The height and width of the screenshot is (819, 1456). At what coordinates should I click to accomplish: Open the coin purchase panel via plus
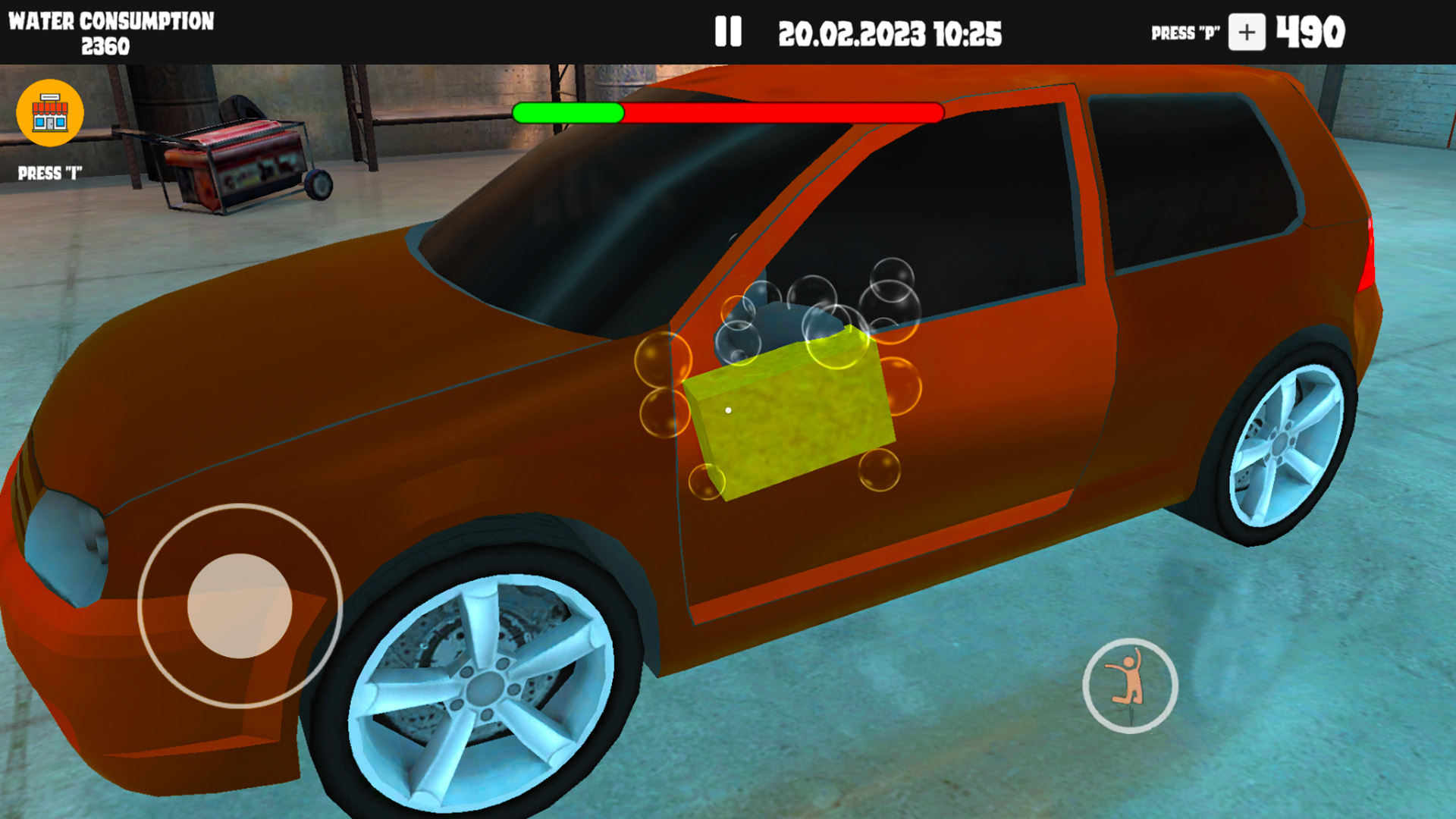coord(1248,33)
